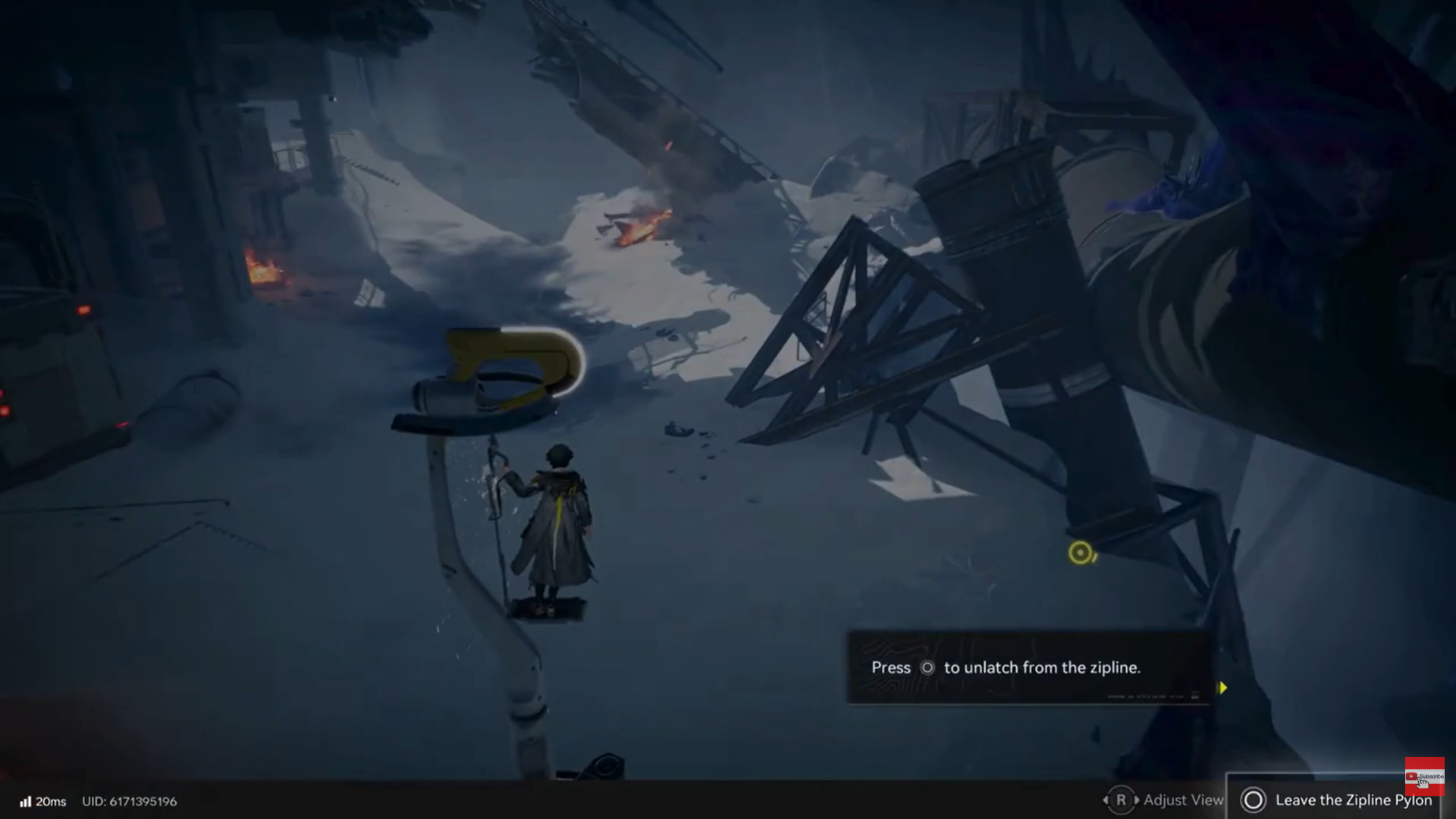Click the R stick icon for Adjust View
Image resolution: width=1456 pixels, height=819 pixels.
(1121, 800)
